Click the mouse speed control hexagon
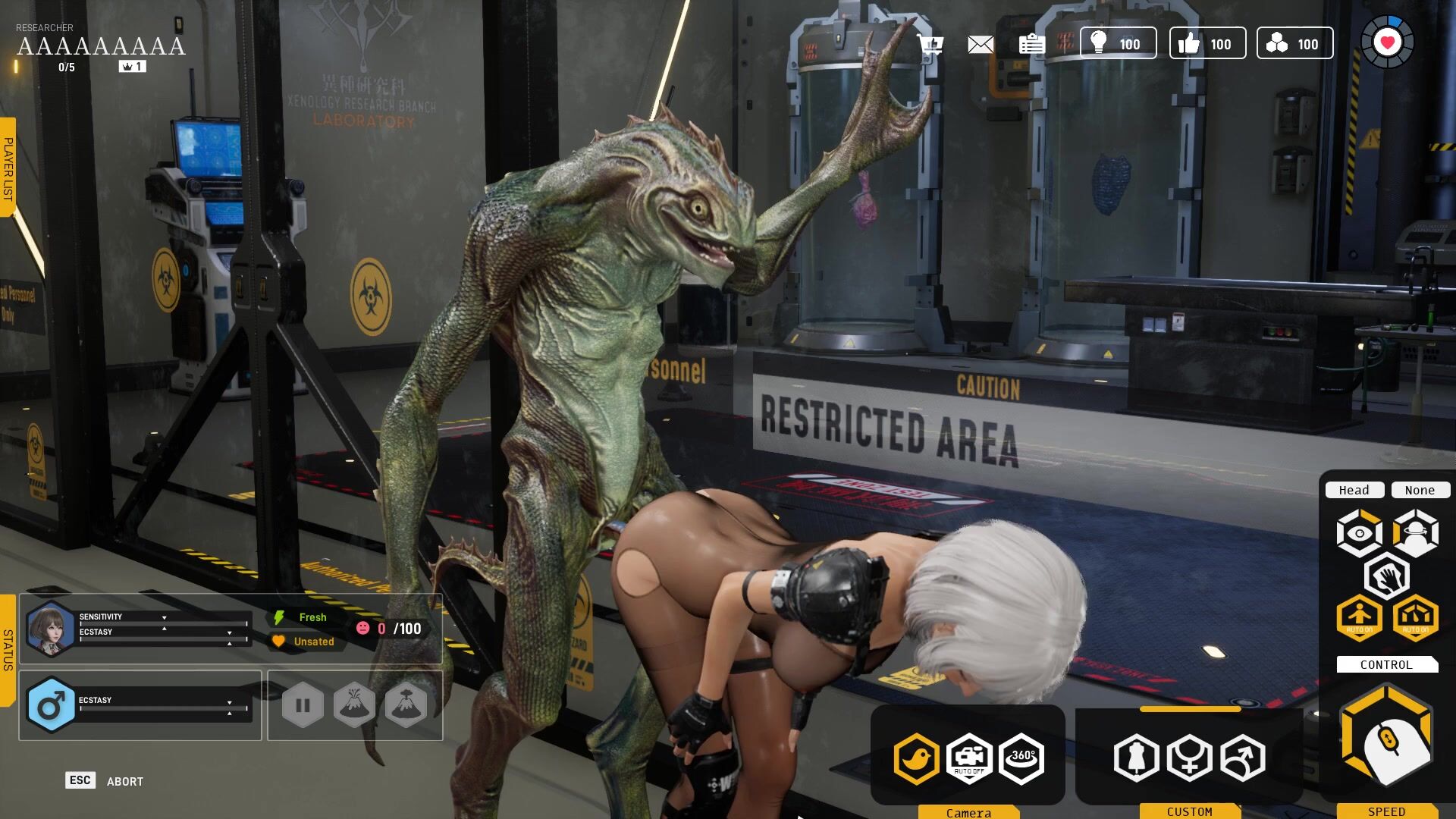 coord(1386,736)
